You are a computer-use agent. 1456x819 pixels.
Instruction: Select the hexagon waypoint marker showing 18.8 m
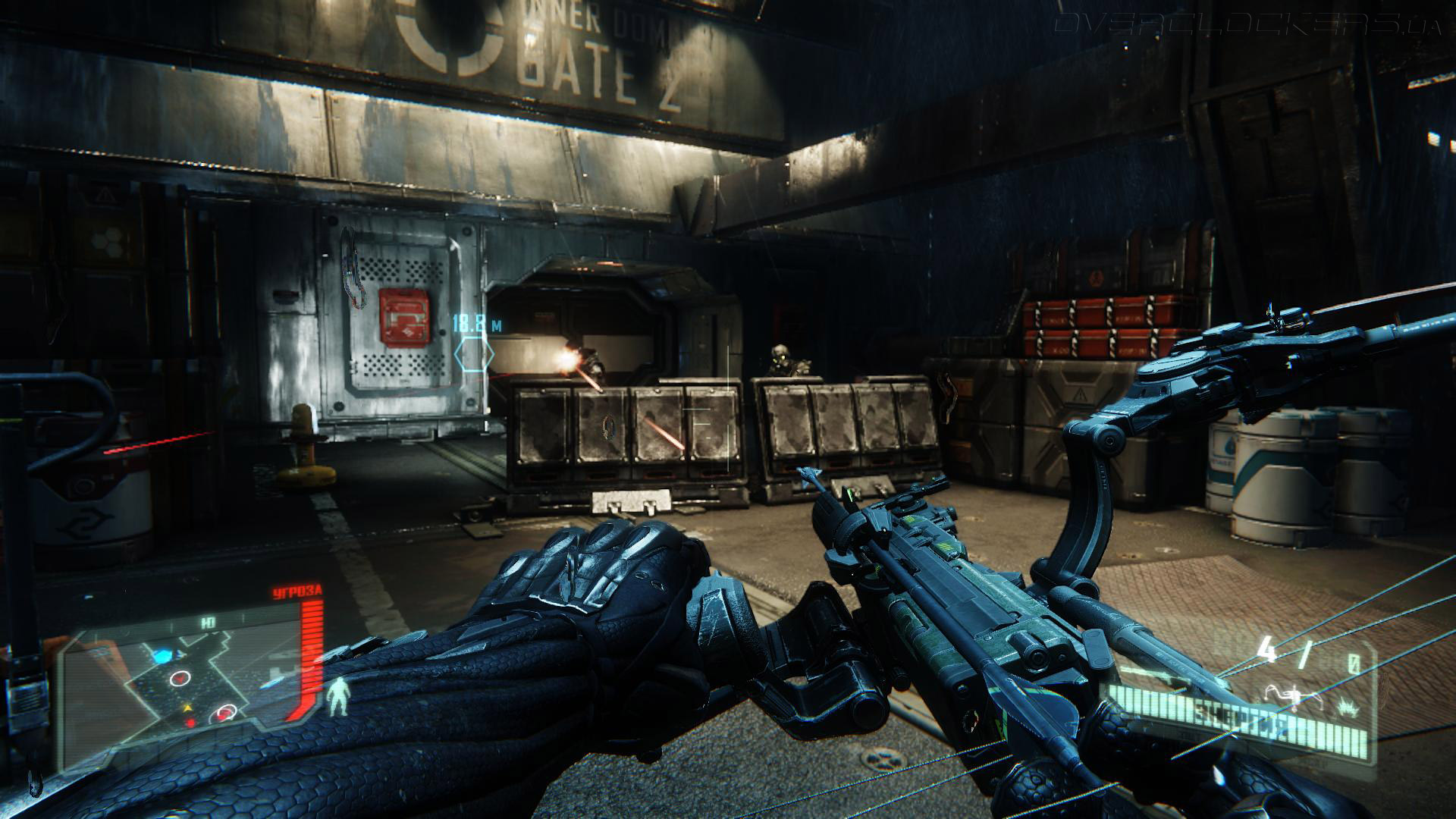coord(474,354)
